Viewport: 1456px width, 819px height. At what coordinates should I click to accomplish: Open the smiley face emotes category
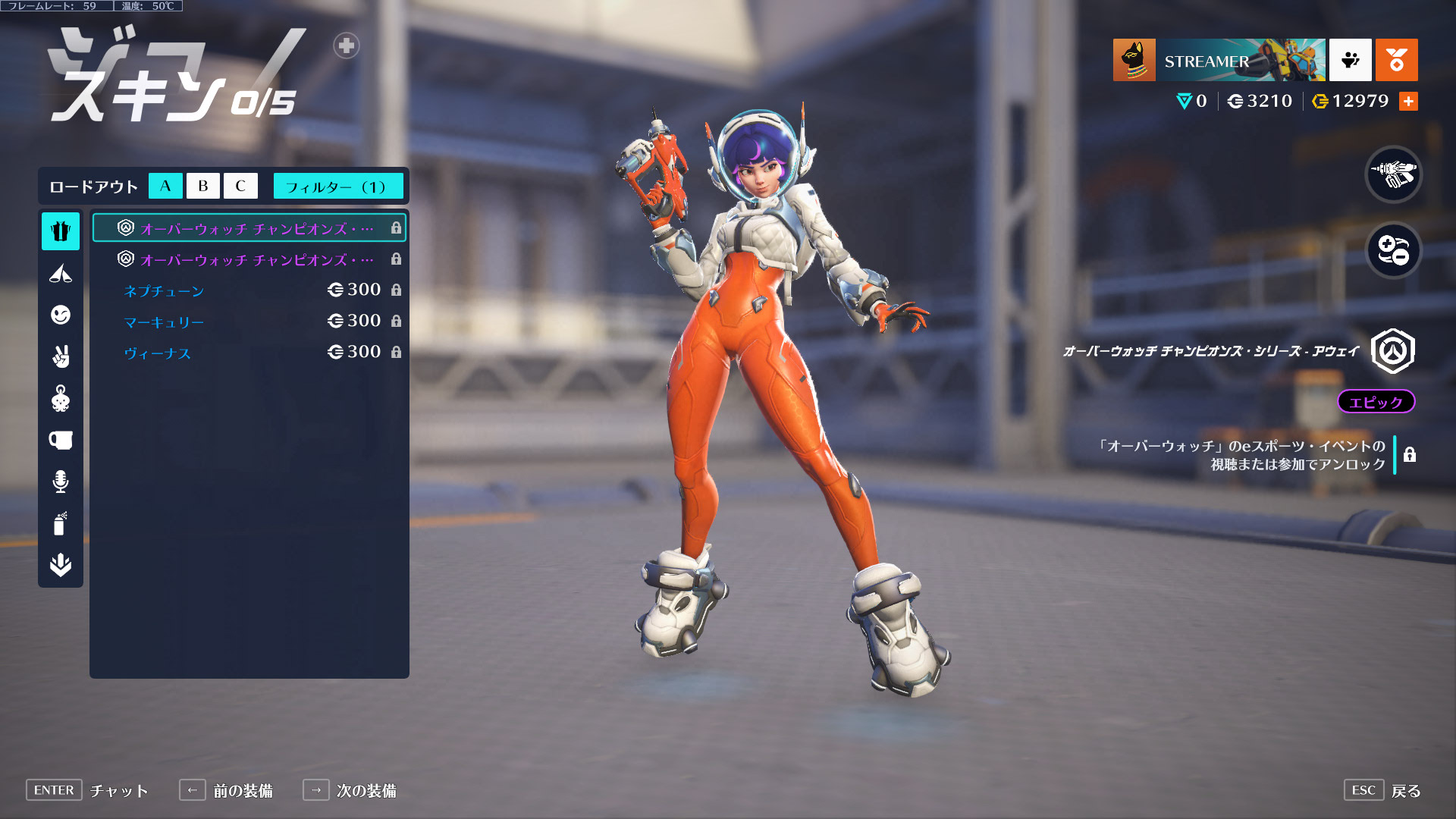pos(61,314)
